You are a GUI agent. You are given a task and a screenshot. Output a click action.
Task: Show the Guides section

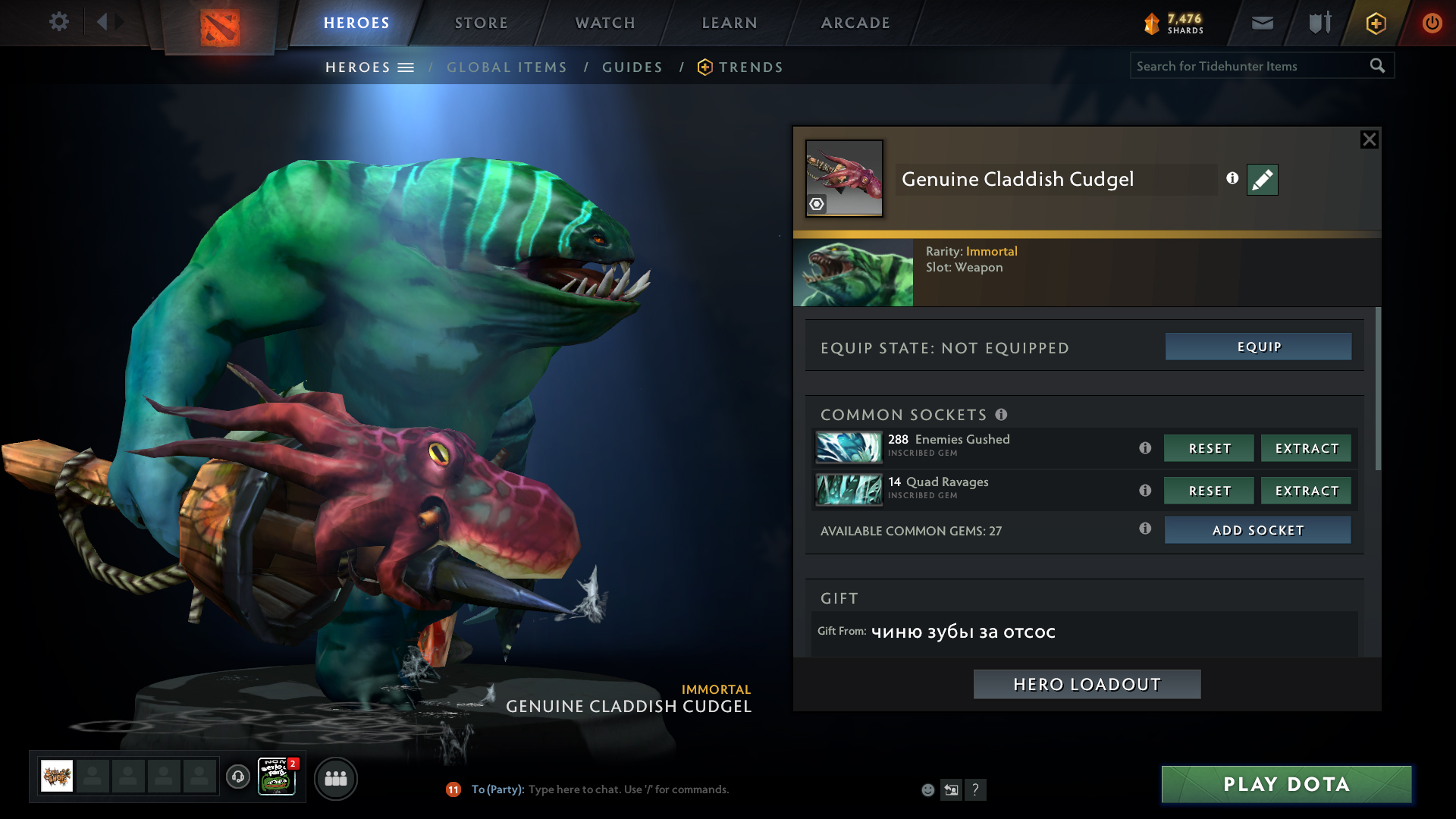[632, 67]
